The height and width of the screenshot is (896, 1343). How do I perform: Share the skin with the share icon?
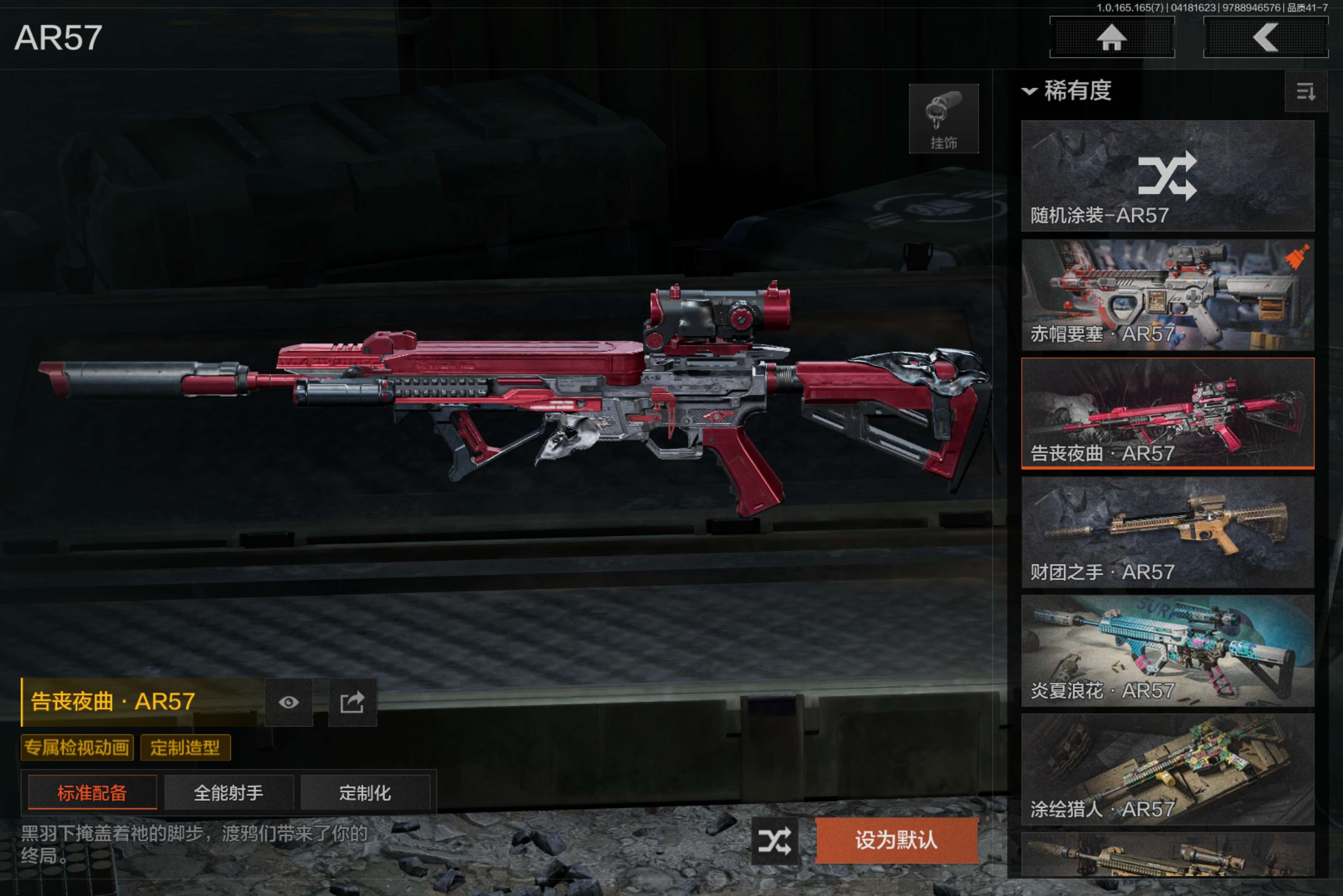[x=352, y=702]
